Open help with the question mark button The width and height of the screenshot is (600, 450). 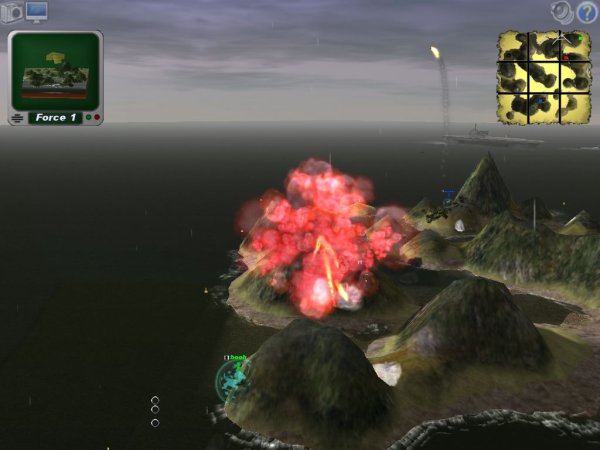(587, 13)
